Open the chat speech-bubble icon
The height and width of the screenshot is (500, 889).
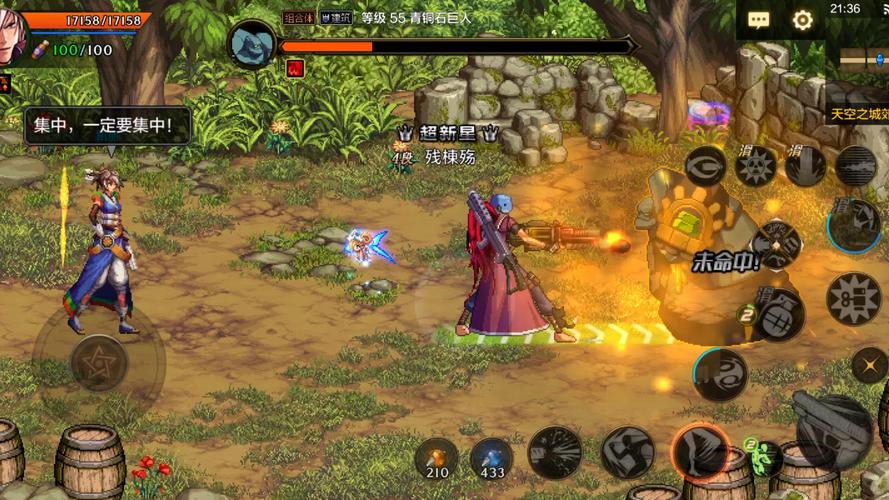pyautogui.click(x=760, y=20)
